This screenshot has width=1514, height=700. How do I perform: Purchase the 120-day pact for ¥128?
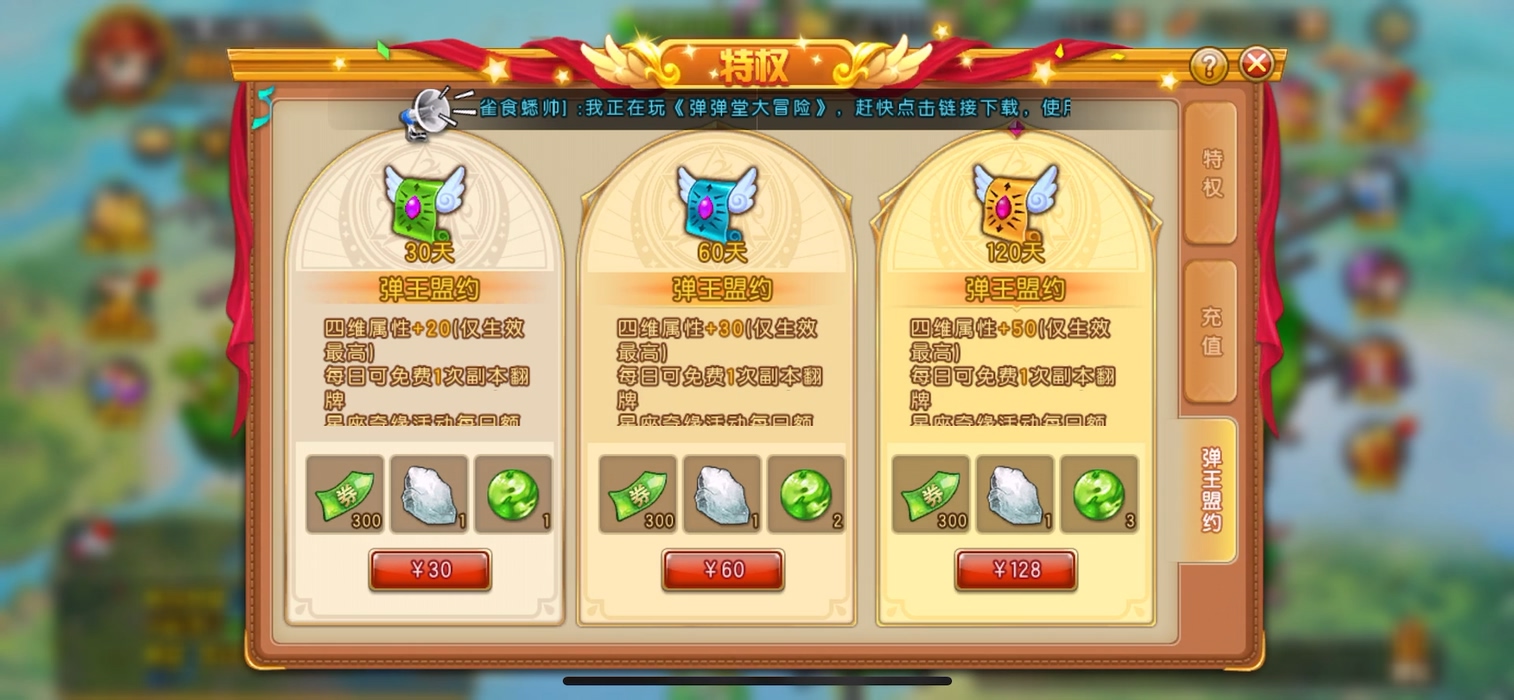tap(1015, 570)
